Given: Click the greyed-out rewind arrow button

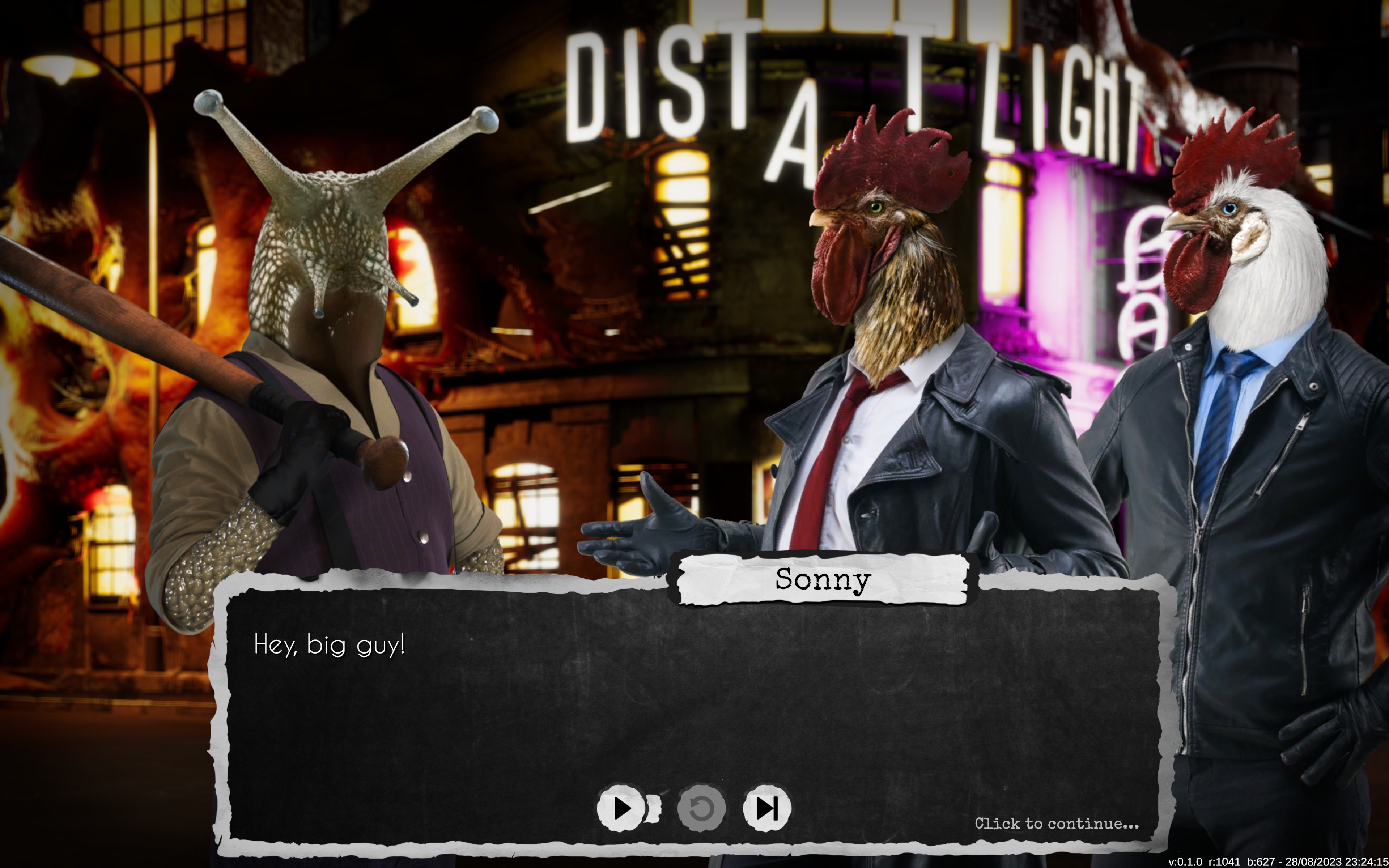Looking at the screenshot, I should coord(701,808).
